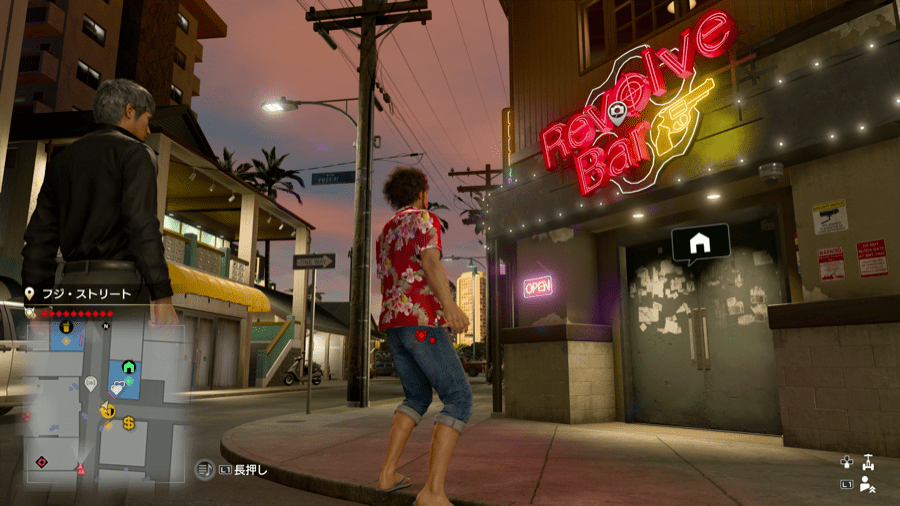
Task: Activate the Segway street surfer icon
Action: click(x=868, y=462)
